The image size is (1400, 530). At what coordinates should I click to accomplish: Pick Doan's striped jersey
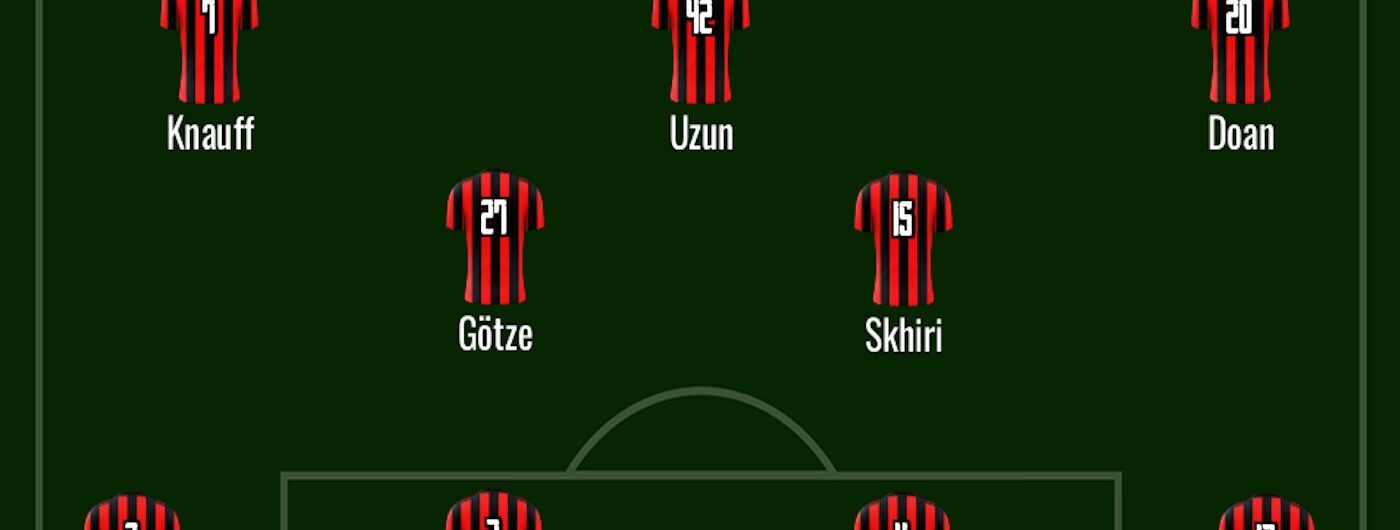pos(1240,50)
